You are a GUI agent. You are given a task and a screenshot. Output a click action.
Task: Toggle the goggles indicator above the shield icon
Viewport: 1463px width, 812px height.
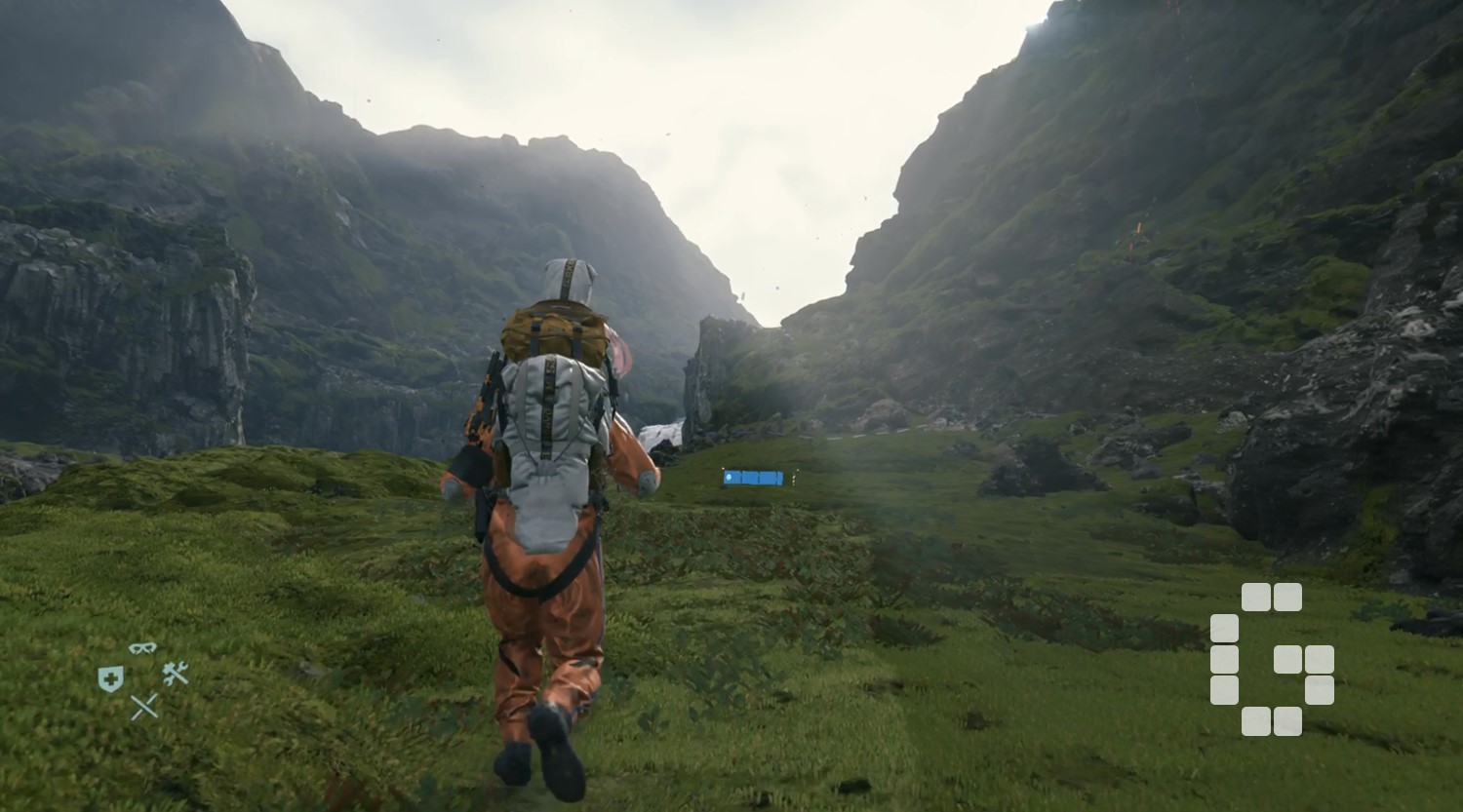(141, 648)
